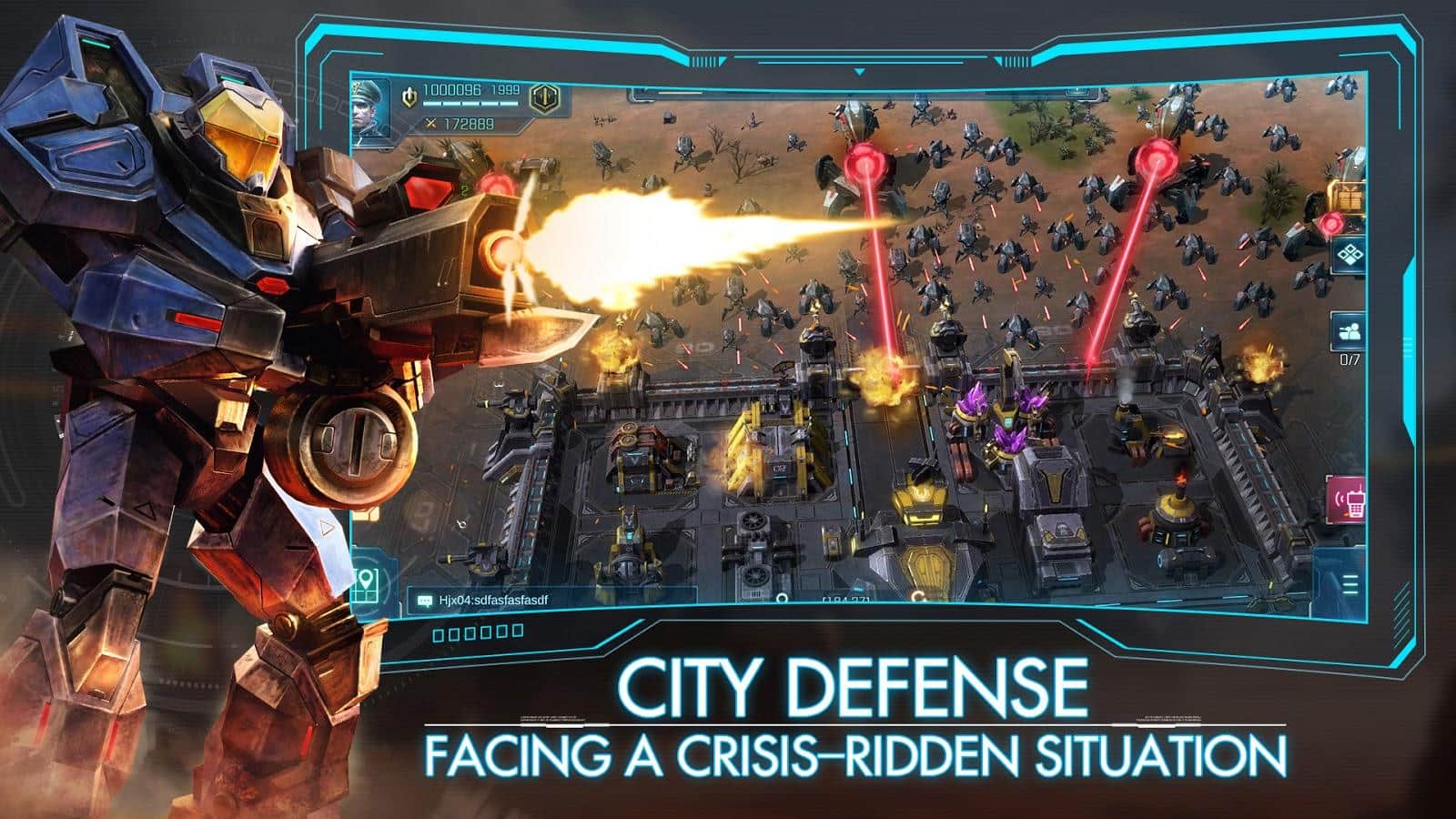1456x819 pixels.
Task: Click the gold shield currency icon
Action: (x=410, y=96)
